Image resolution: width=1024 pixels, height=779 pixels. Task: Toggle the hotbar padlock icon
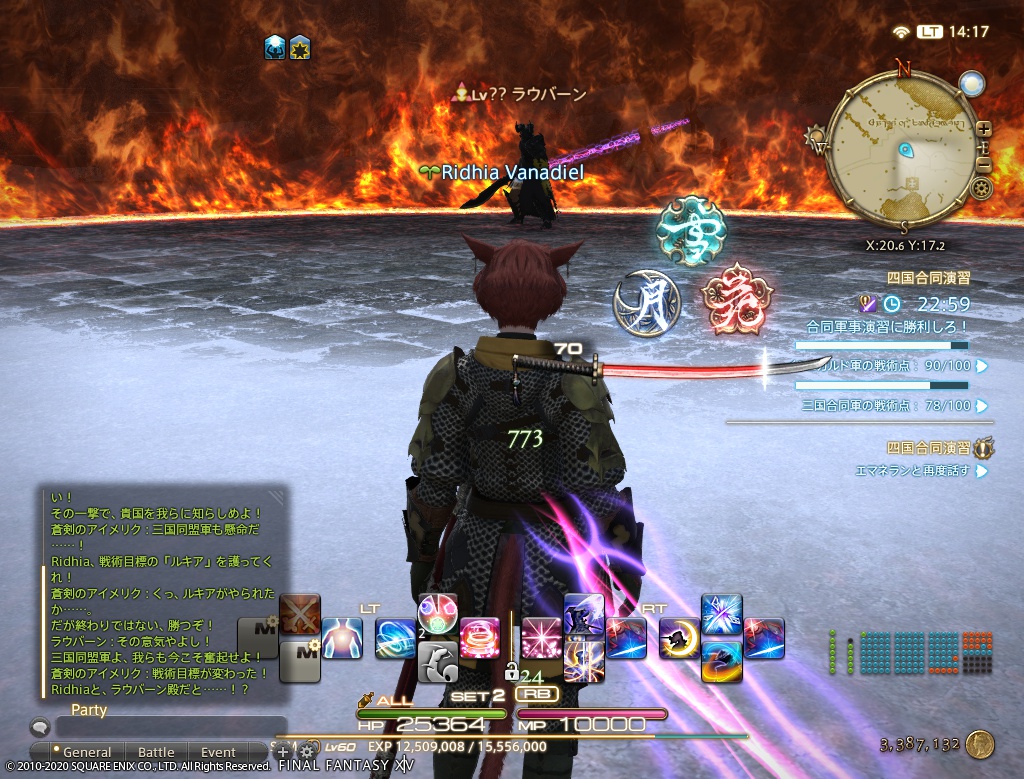click(x=510, y=671)
